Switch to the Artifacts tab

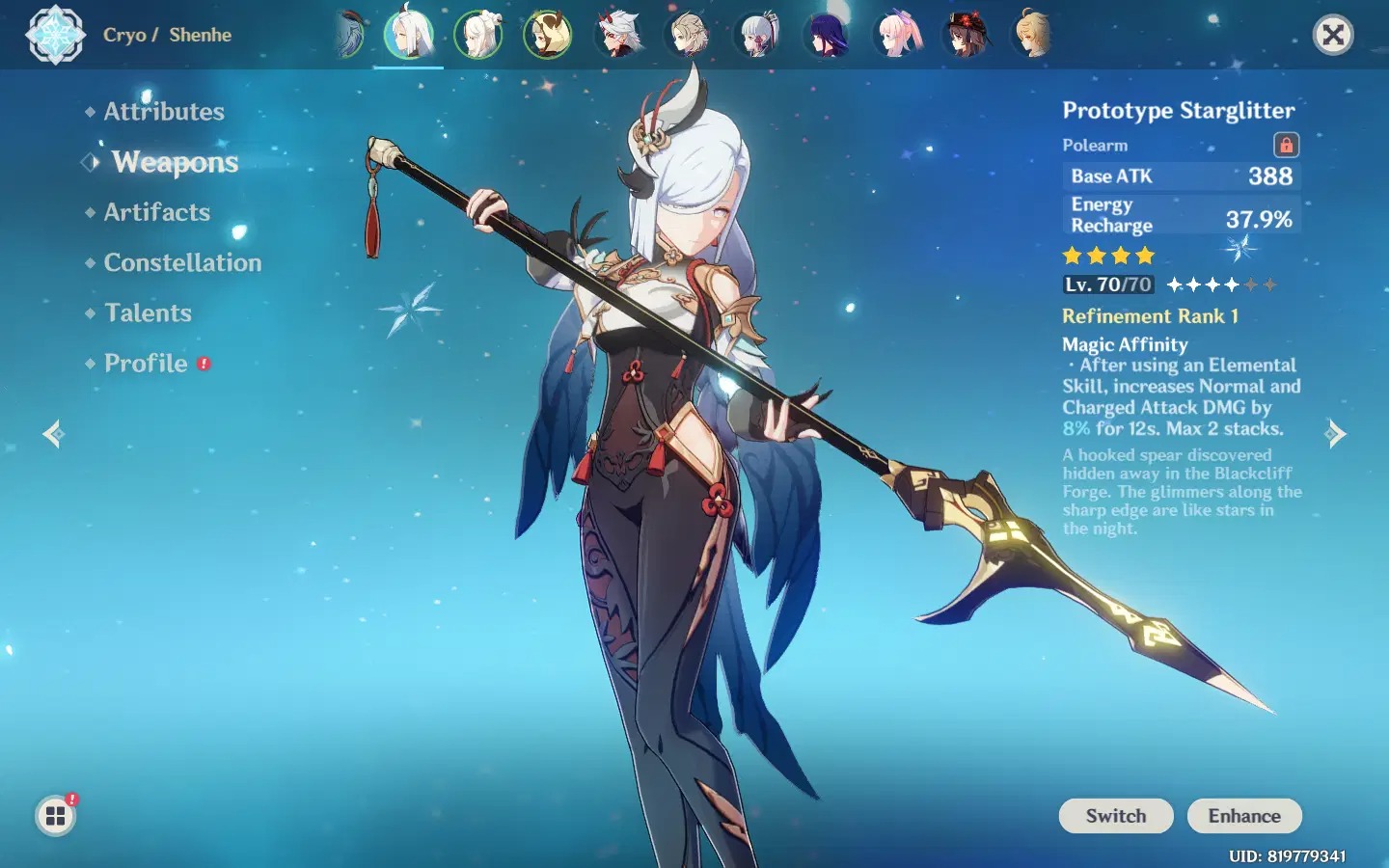[x=156, y=212]
